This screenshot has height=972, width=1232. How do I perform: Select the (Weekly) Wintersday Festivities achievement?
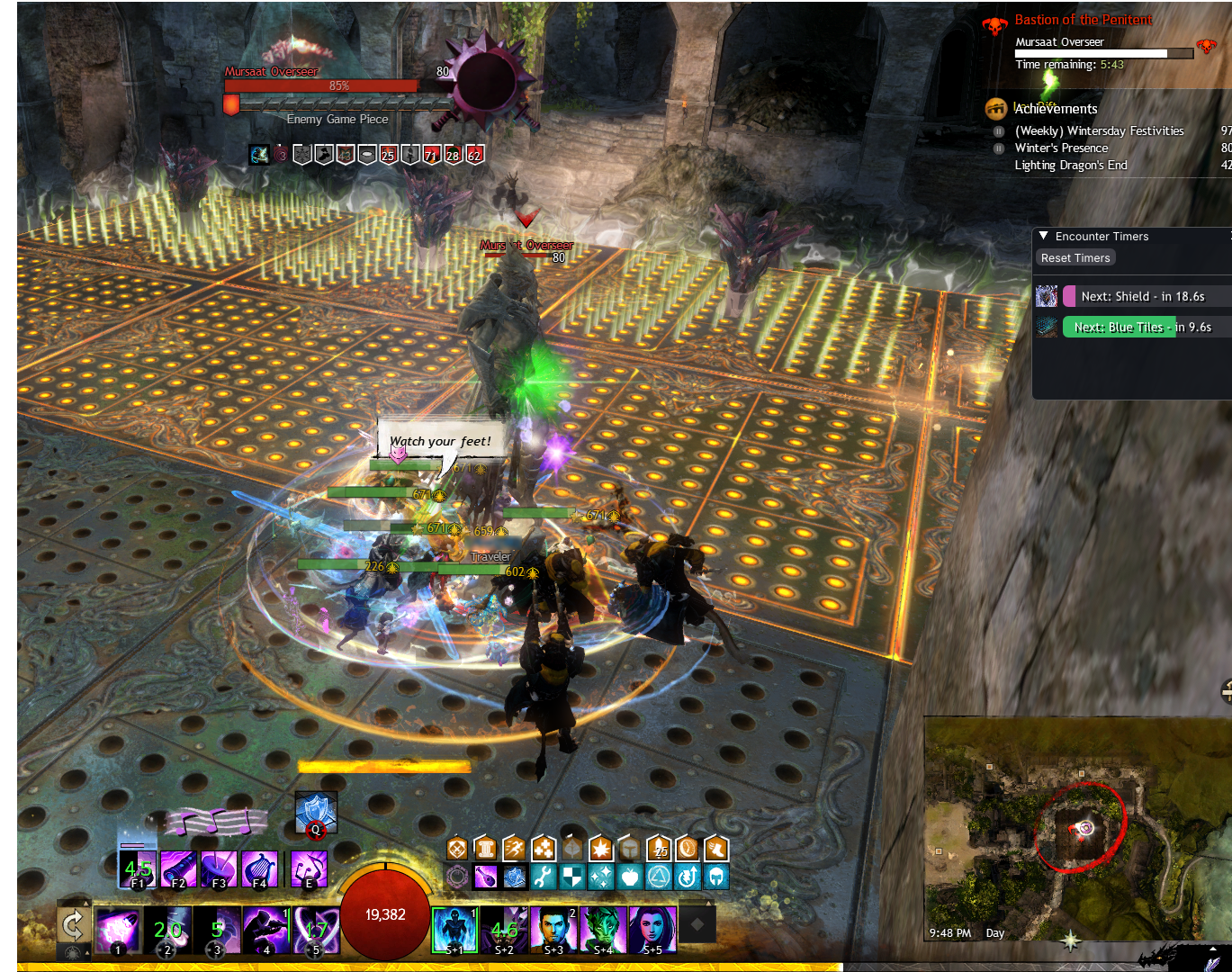(x=1099, y=130)
